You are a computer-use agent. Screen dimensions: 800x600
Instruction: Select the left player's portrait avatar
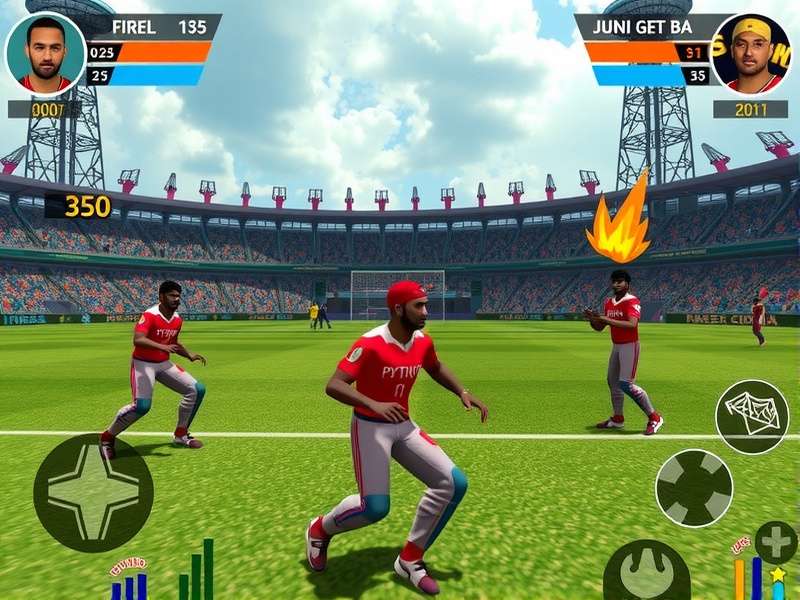click(45, 53)
